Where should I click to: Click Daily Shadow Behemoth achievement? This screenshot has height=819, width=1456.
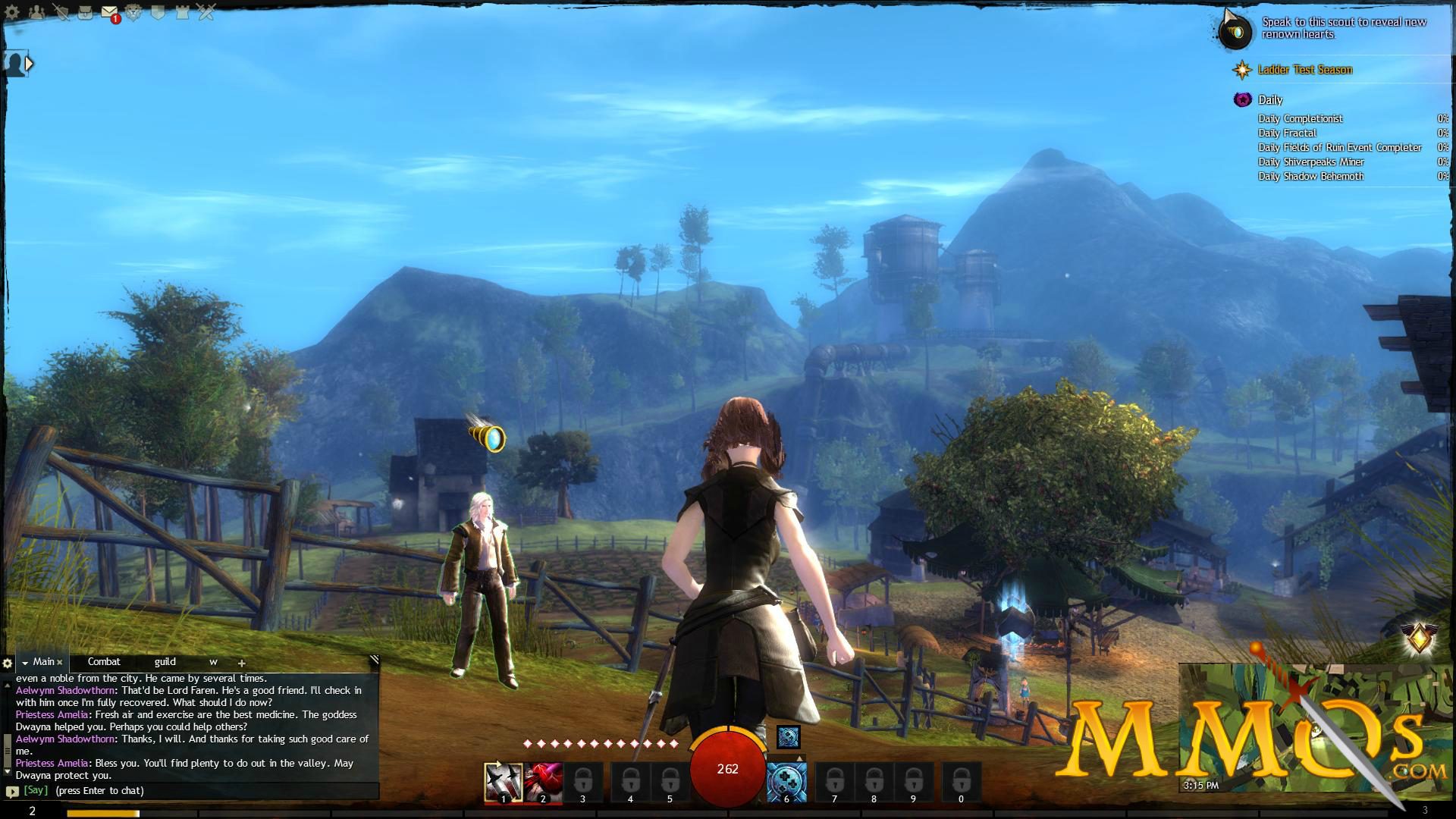point(1311,176)
